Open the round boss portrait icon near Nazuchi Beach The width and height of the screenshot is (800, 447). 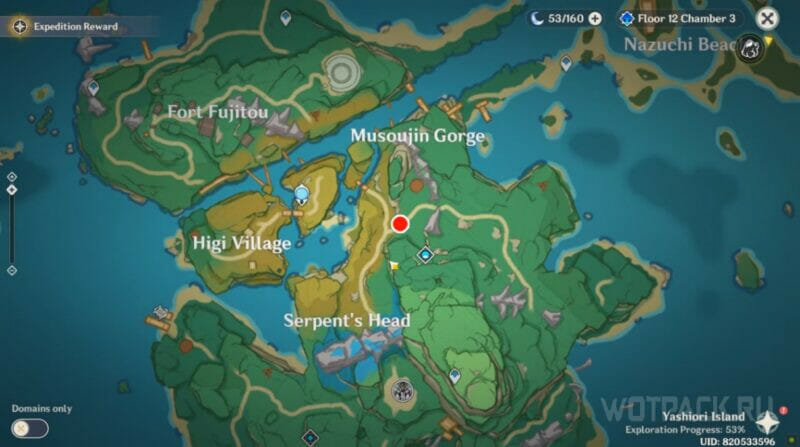click(750, 45)
